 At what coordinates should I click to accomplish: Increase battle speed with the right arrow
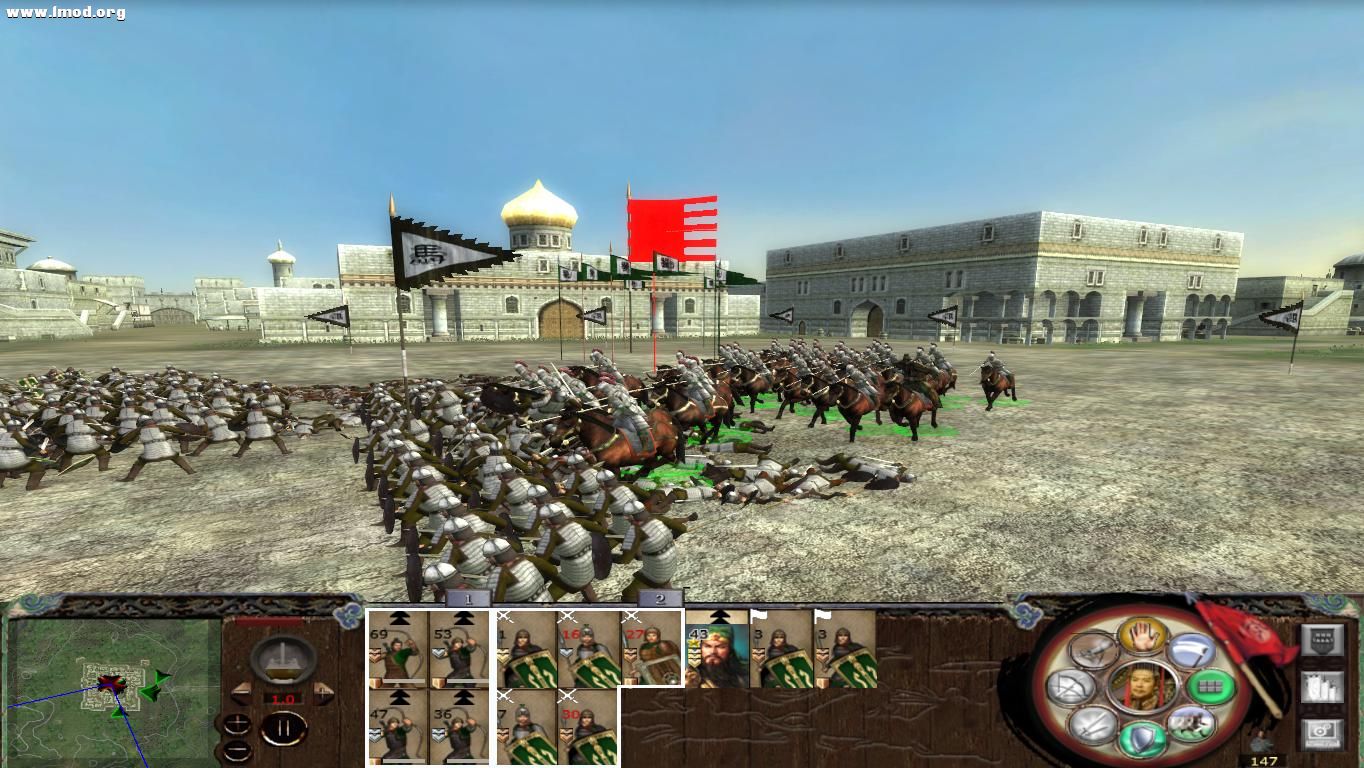pos(322,692)
